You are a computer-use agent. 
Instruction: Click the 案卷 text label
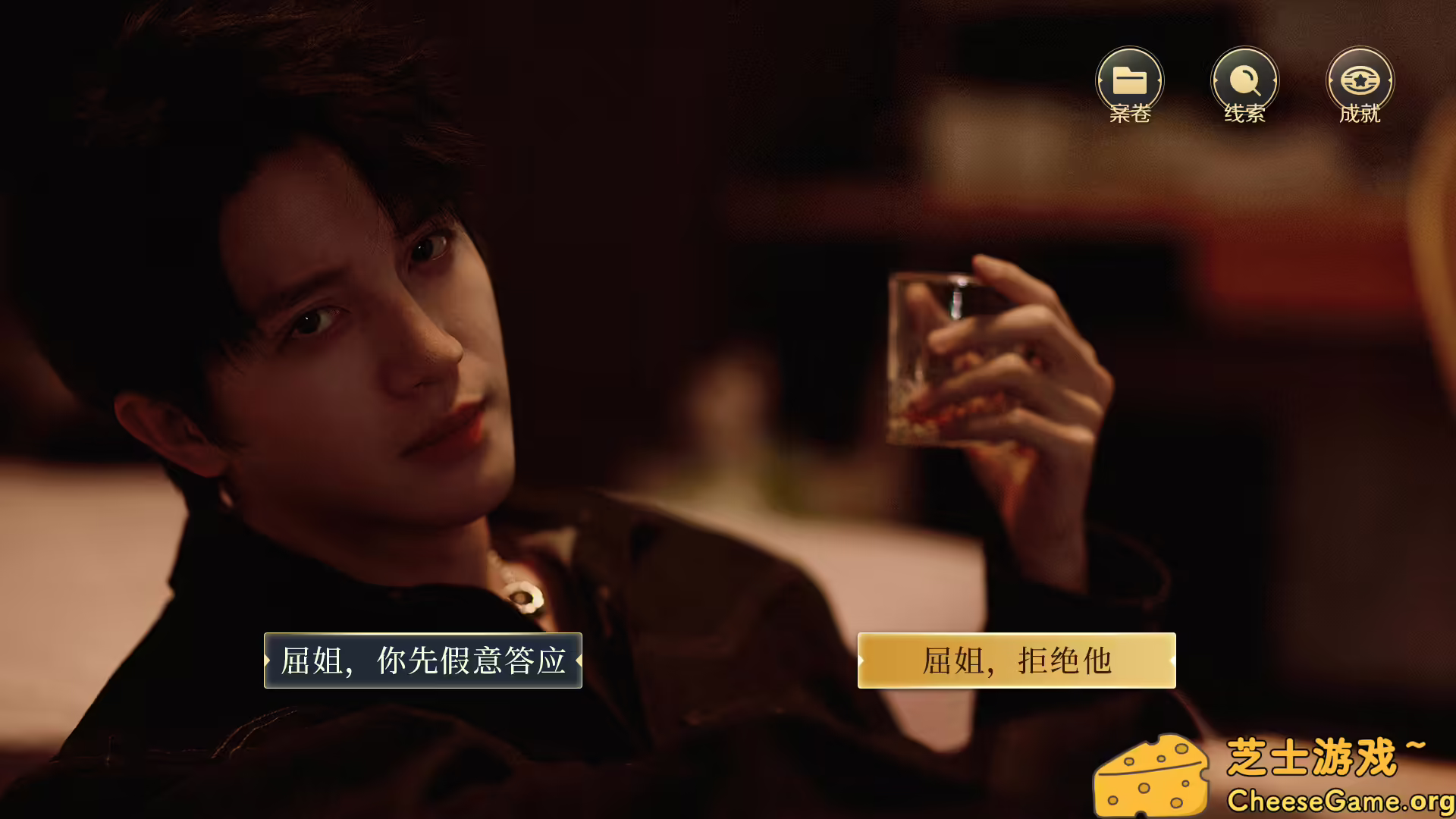coord(1129,115)
